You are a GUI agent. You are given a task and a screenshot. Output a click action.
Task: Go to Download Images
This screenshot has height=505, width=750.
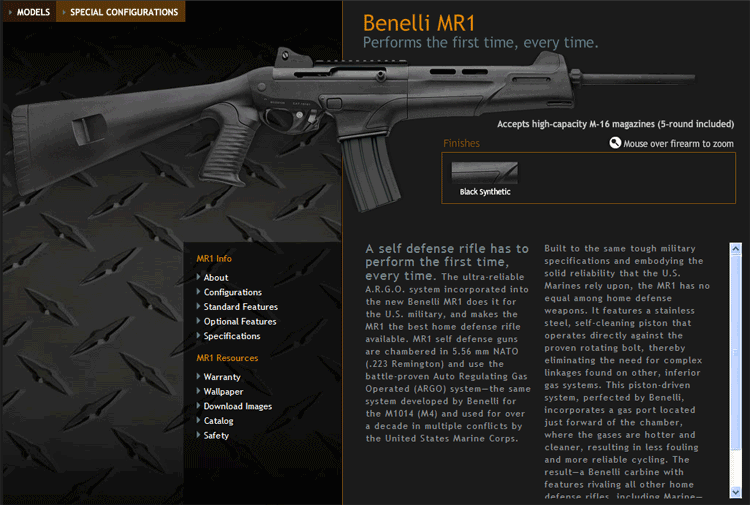point(238,407)
